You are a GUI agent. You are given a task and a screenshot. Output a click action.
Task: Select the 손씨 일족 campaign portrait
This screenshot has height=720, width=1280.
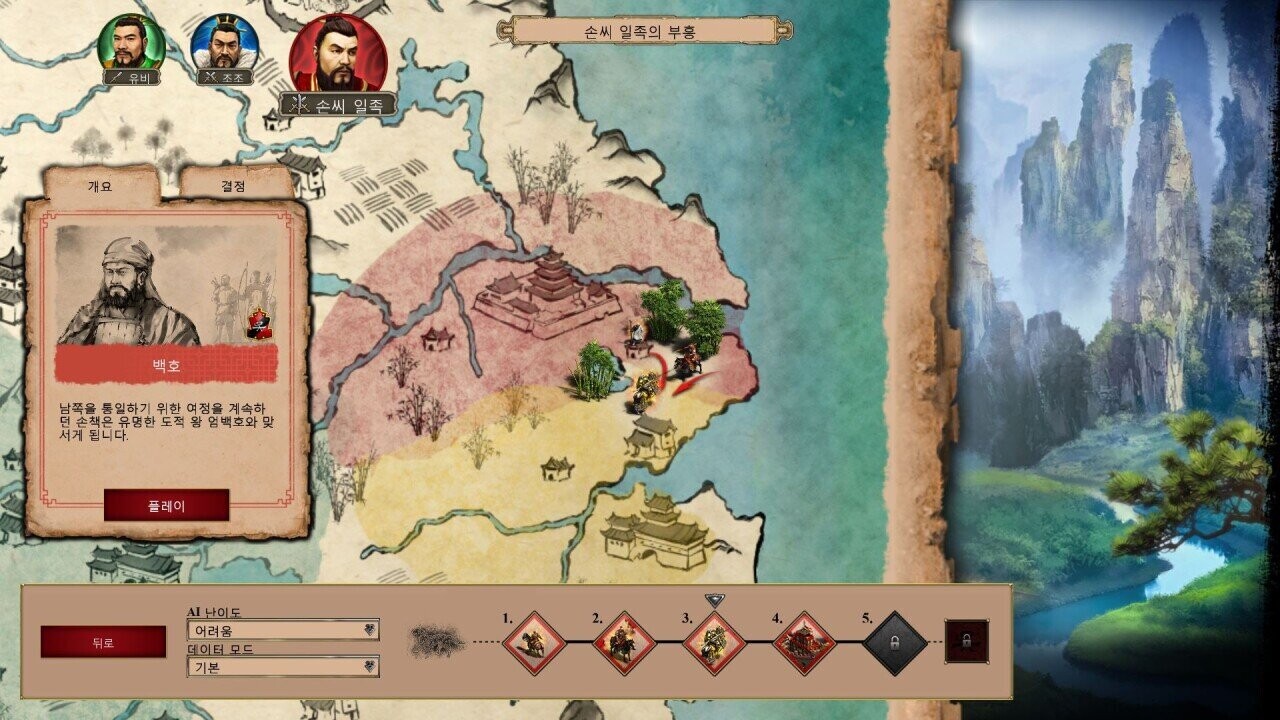338,54
